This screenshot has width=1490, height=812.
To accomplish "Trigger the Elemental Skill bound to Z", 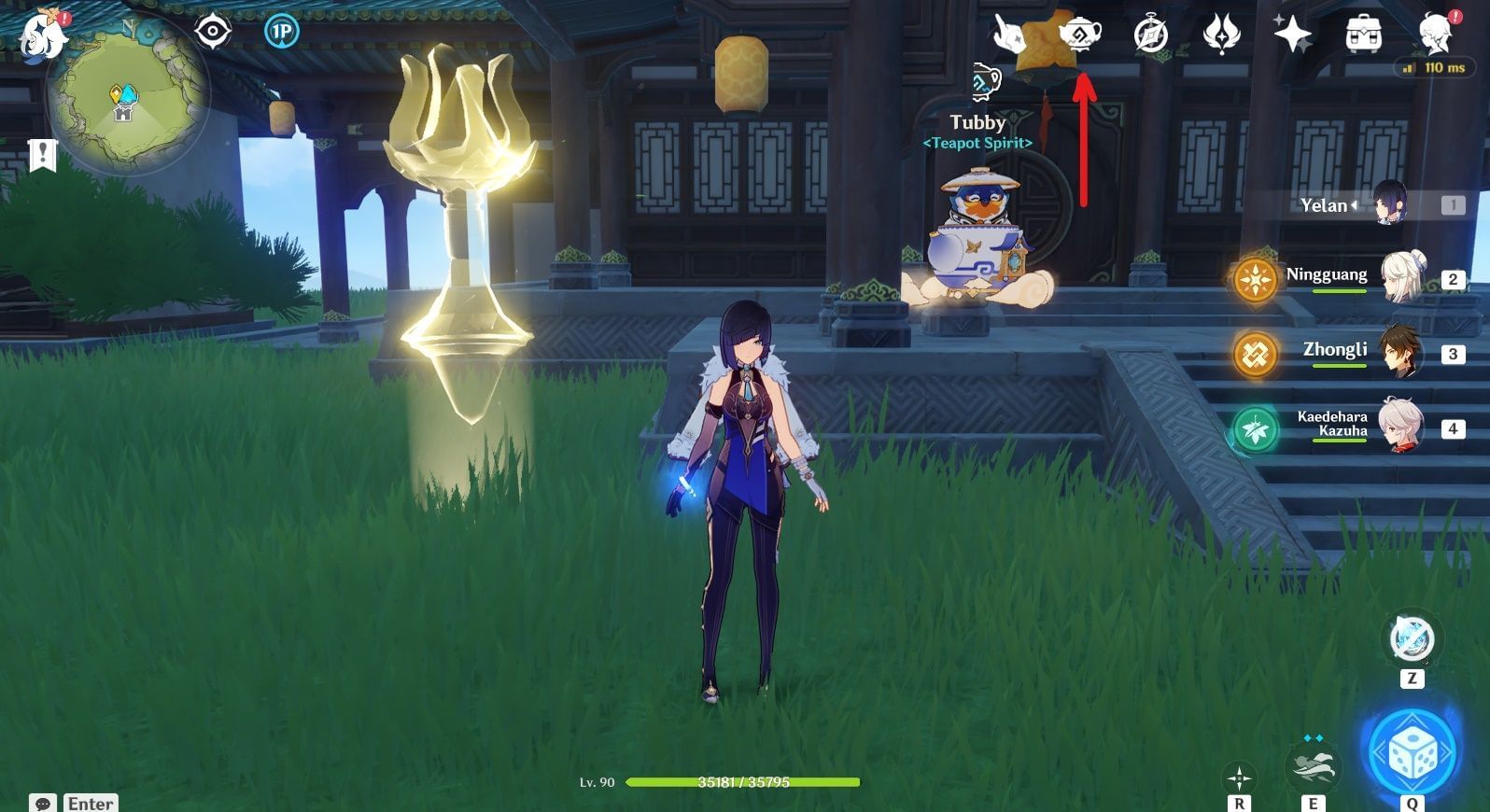I will 1410,636.
